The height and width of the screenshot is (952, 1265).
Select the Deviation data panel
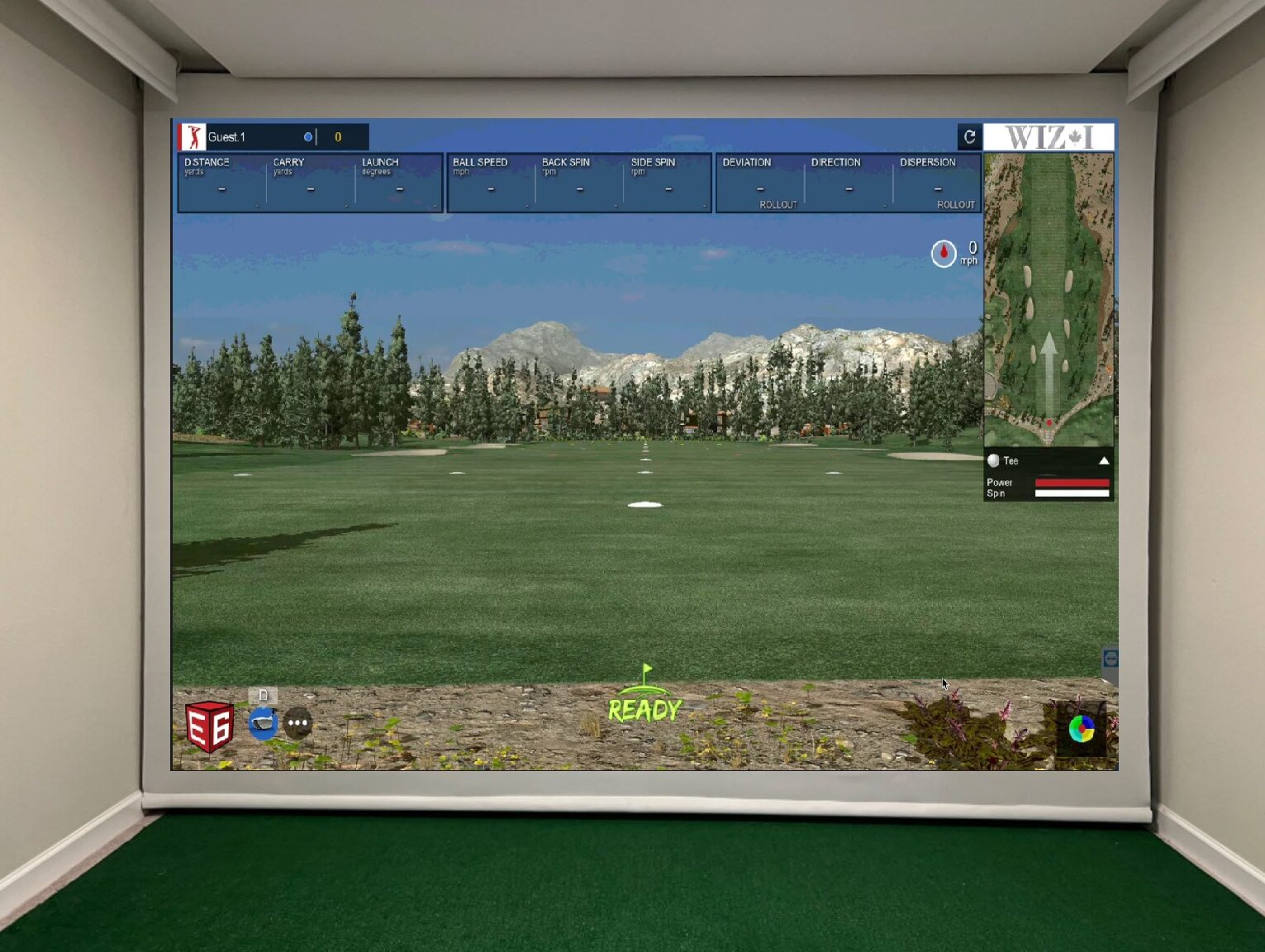pos(759,183)
